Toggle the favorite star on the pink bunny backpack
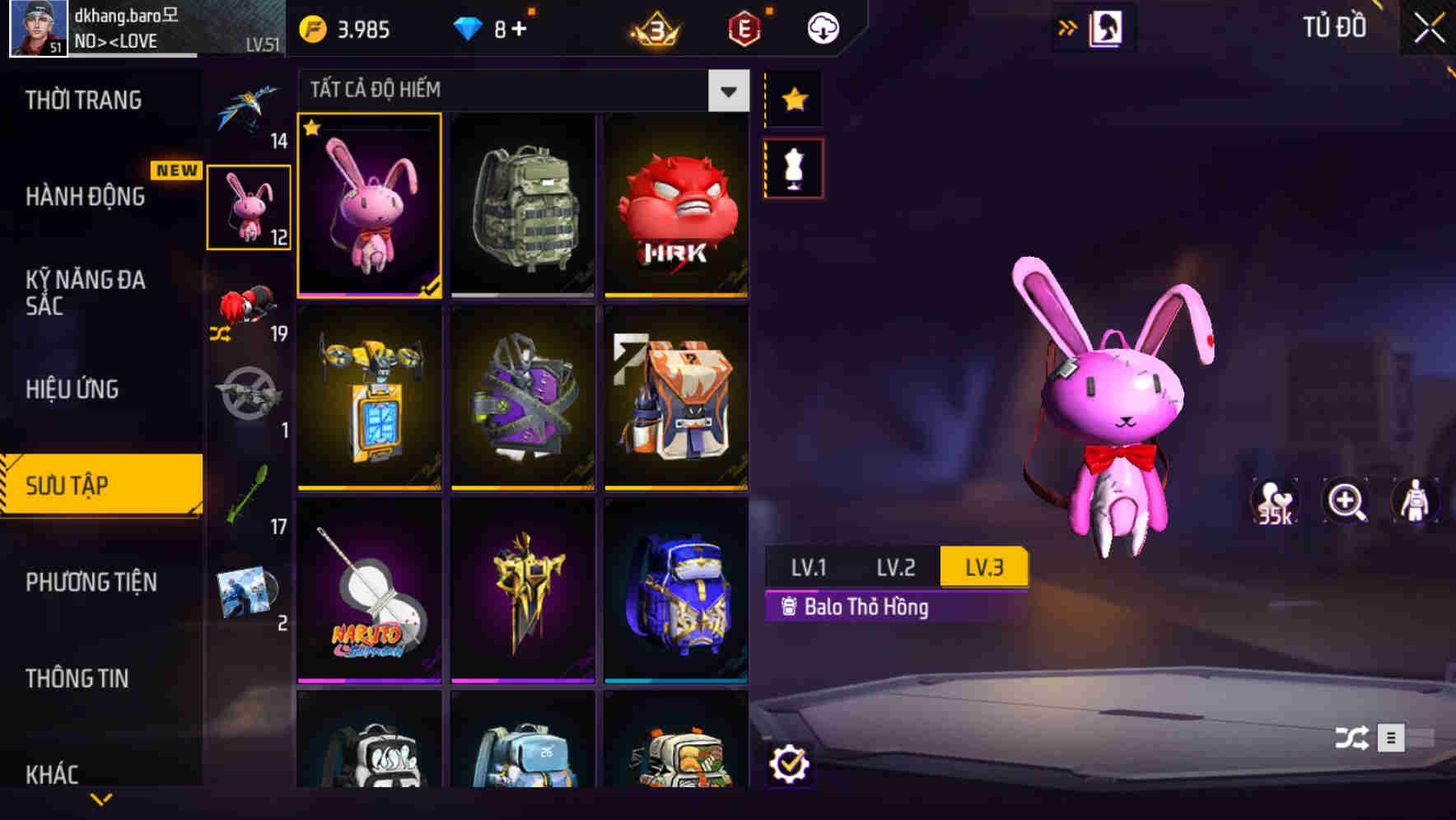Image resolution: width=1456 pixels, height=820 pixels. point(312,129)
